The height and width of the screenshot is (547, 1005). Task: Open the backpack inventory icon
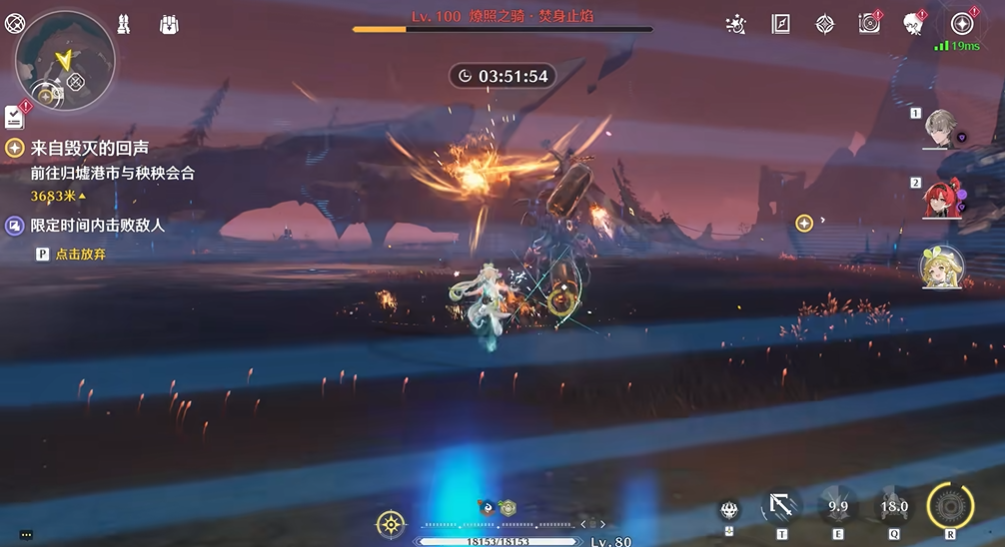click(168, 24)
